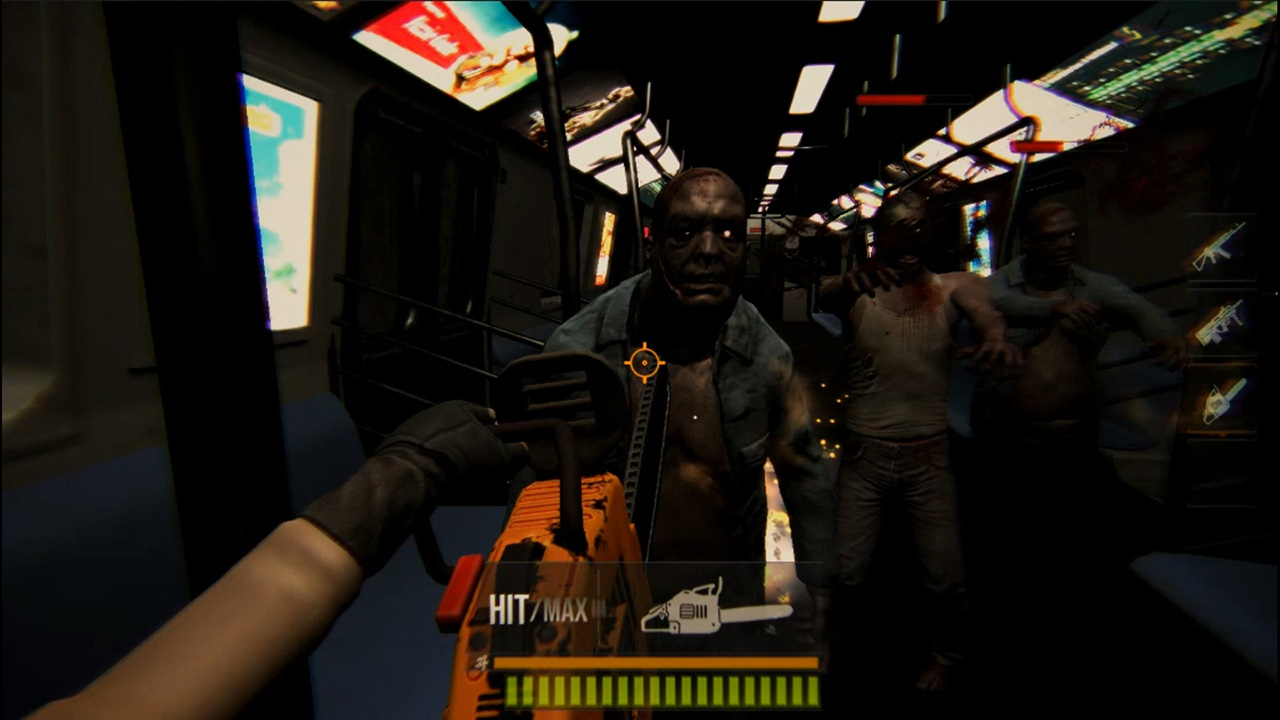1280x720 pixels.
Task: Toggle the currently equipped chainsaw slot
Action: [1219, 400]
